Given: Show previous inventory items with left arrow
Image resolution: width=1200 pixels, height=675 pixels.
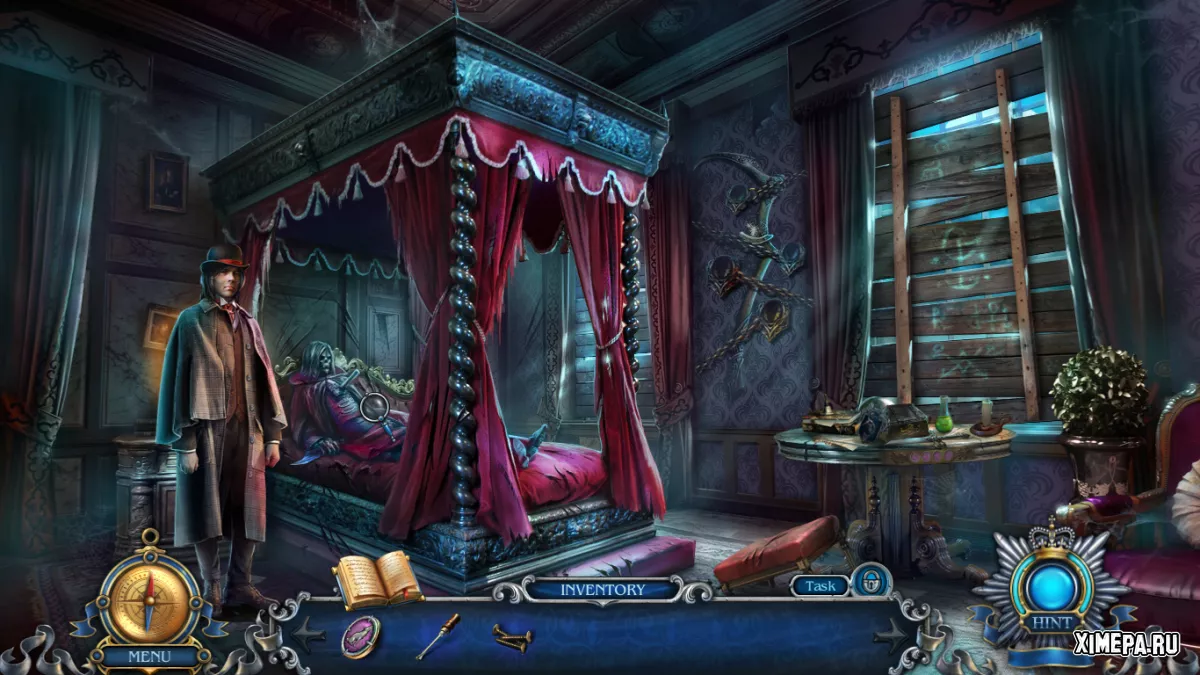Looking at the screenshot, I should click(x=309, y=633).
